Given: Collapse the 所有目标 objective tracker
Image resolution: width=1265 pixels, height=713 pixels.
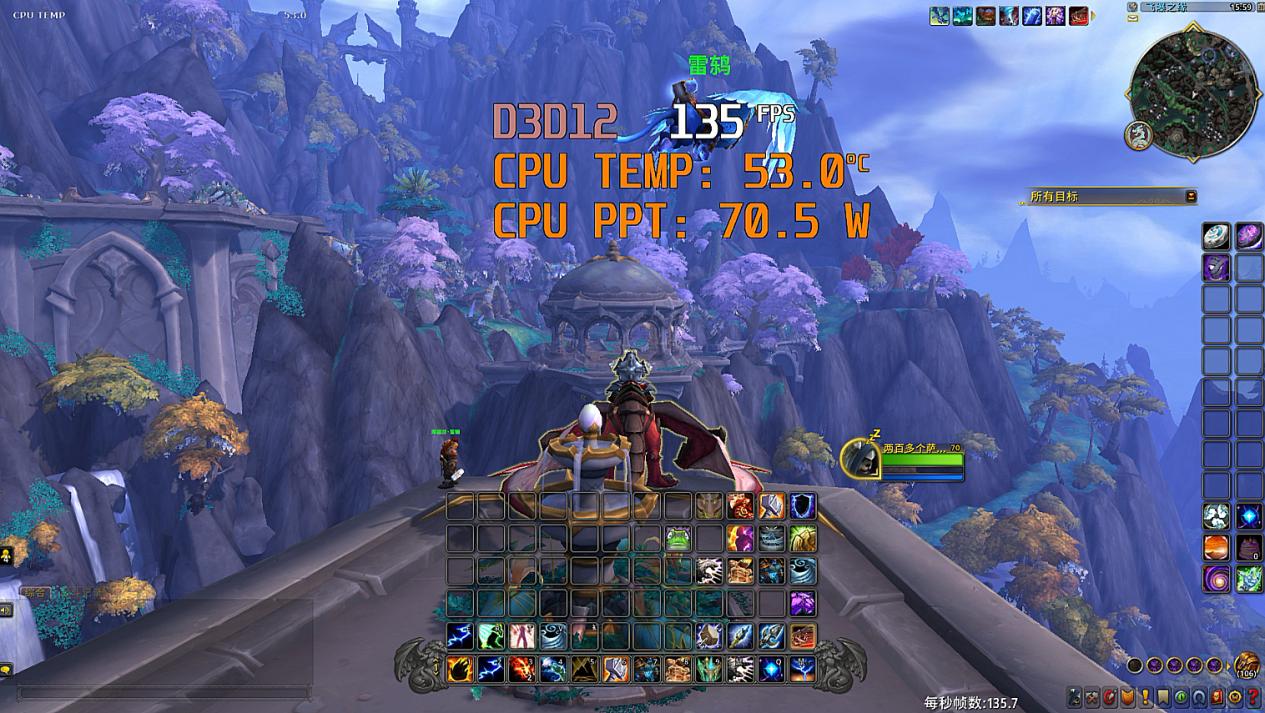Looking at the screenshot, I should click(x=1190, y=196).
